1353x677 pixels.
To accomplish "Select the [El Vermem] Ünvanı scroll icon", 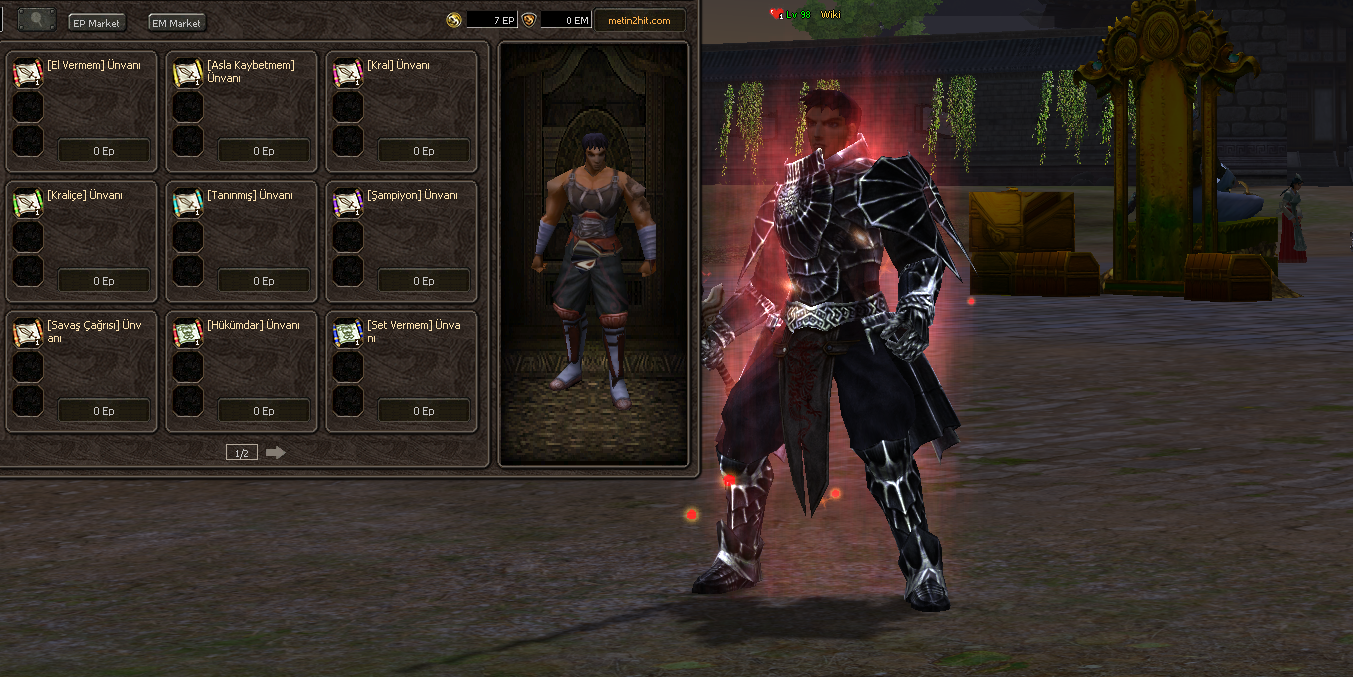I will (x=27, y=73).
